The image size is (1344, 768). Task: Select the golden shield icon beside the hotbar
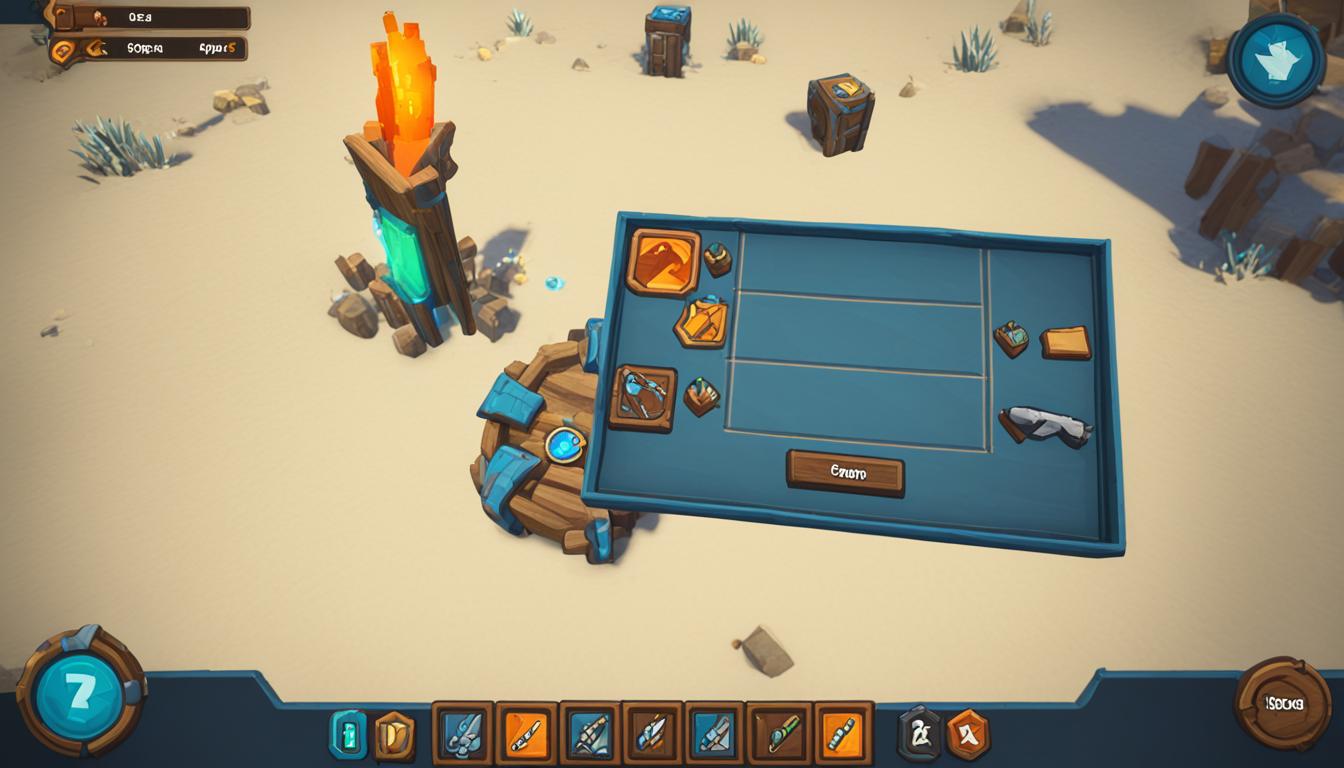click(394, 735)
